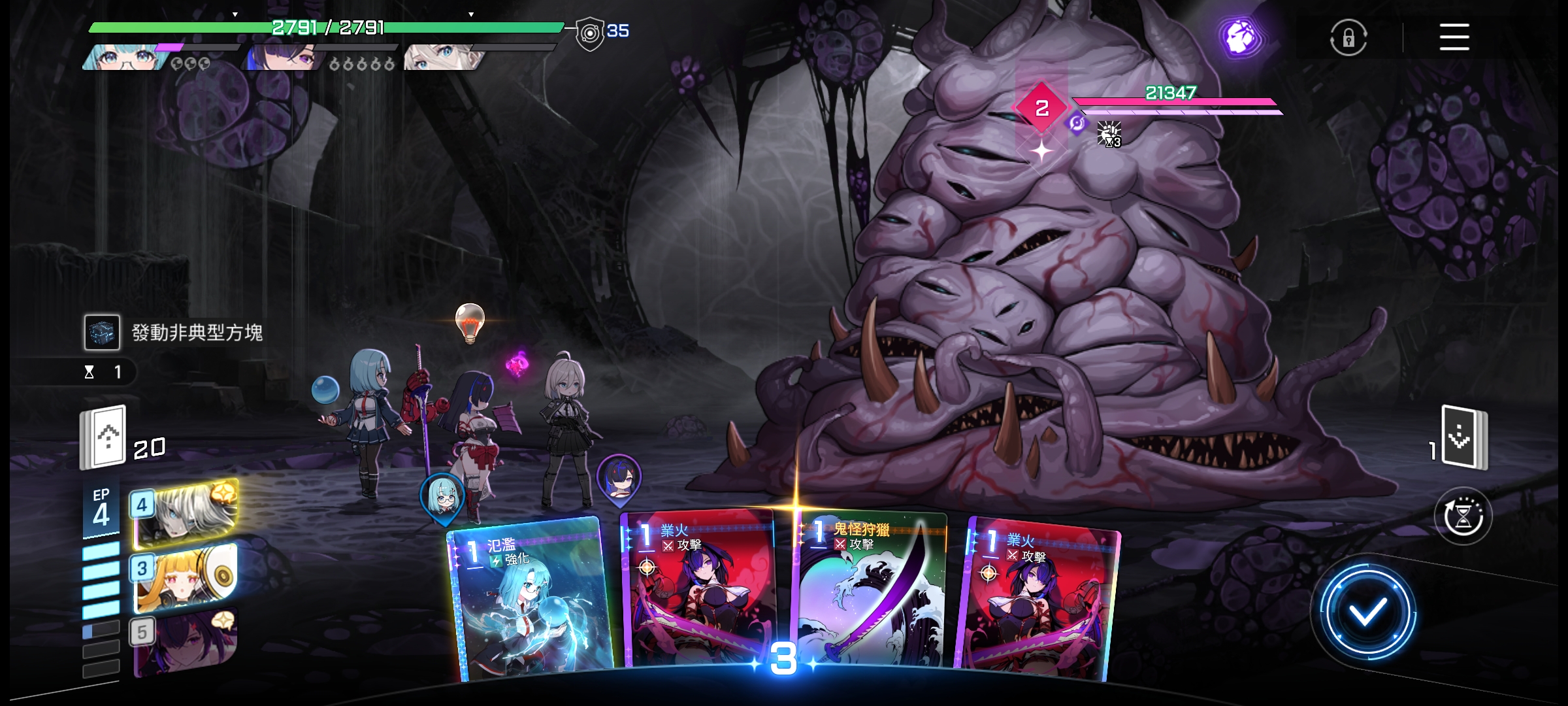Select the teal-haired glasses girl portrait at top
1568x706 pixels.
pyautogui.click(x=124, y=58)
